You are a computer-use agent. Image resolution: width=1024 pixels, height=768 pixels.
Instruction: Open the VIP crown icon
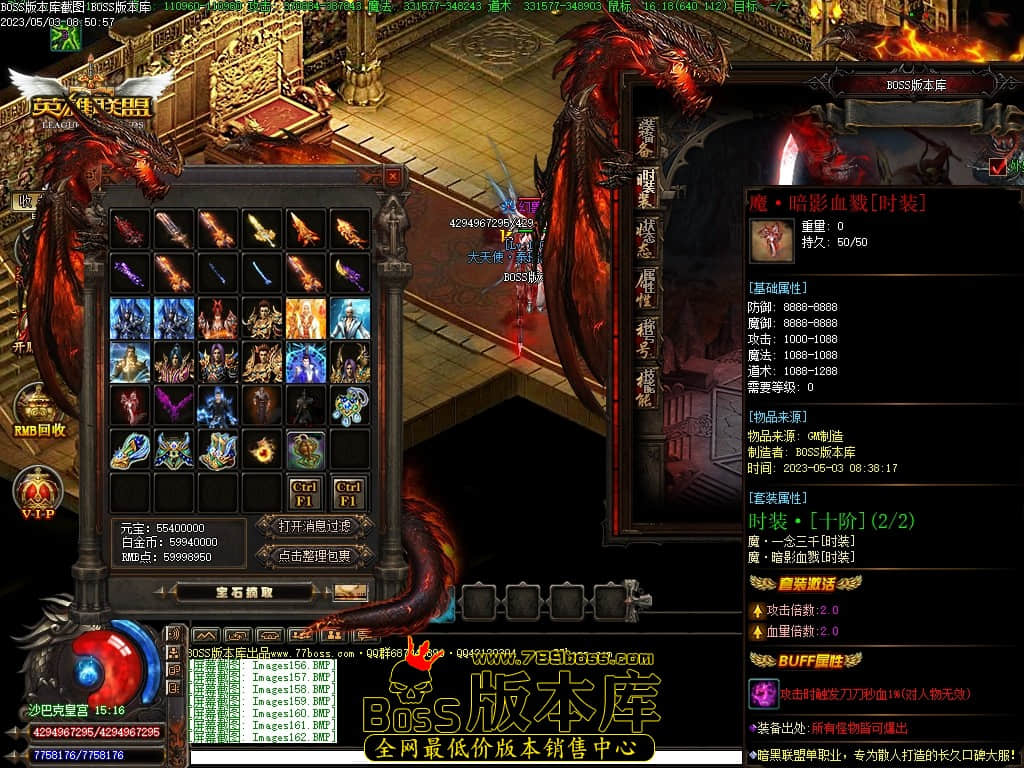pyautogui.click(x=39, y=492)
